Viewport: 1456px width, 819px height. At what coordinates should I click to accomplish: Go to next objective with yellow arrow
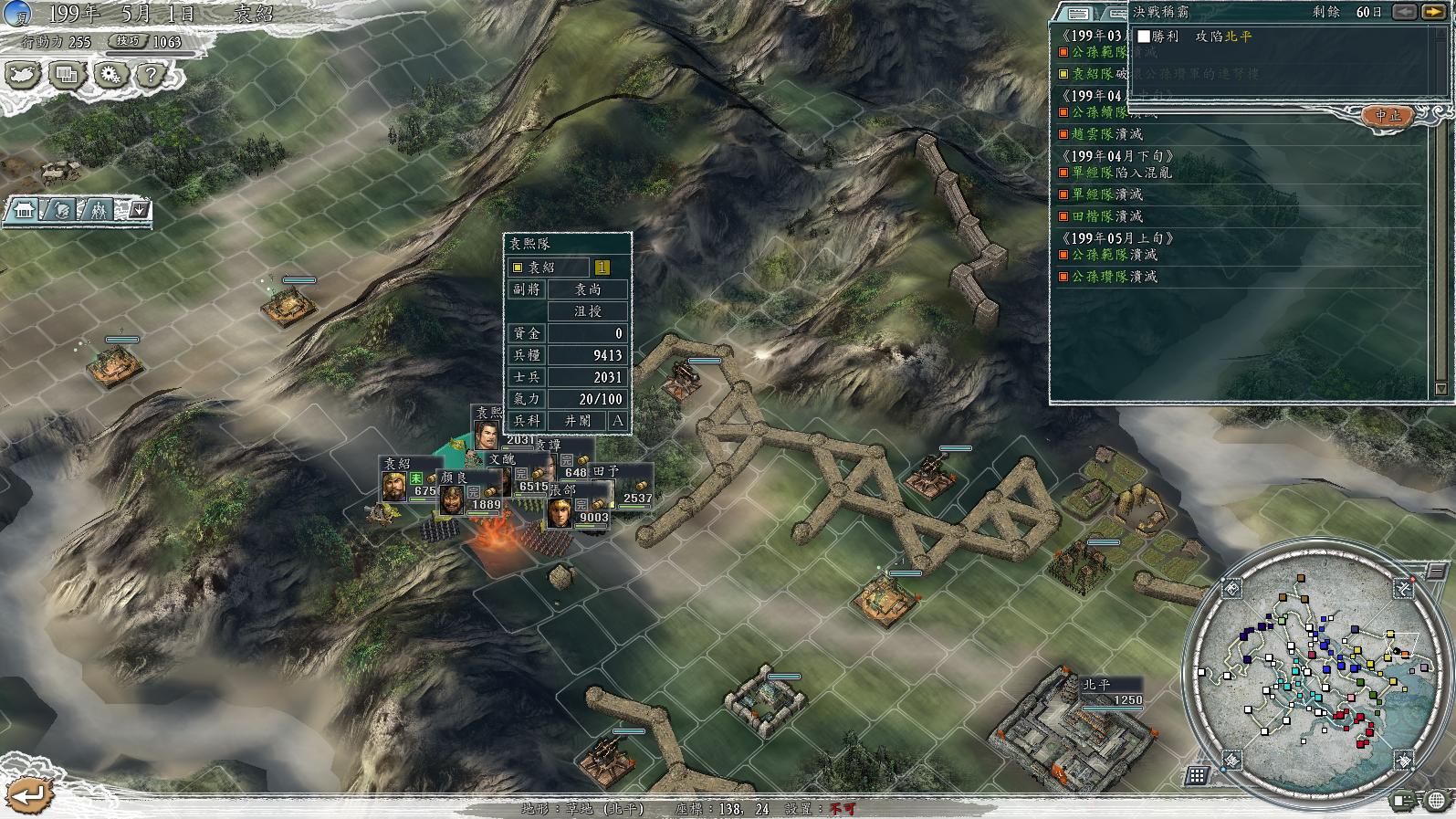pyautogui.click(x=1431, y=12)
